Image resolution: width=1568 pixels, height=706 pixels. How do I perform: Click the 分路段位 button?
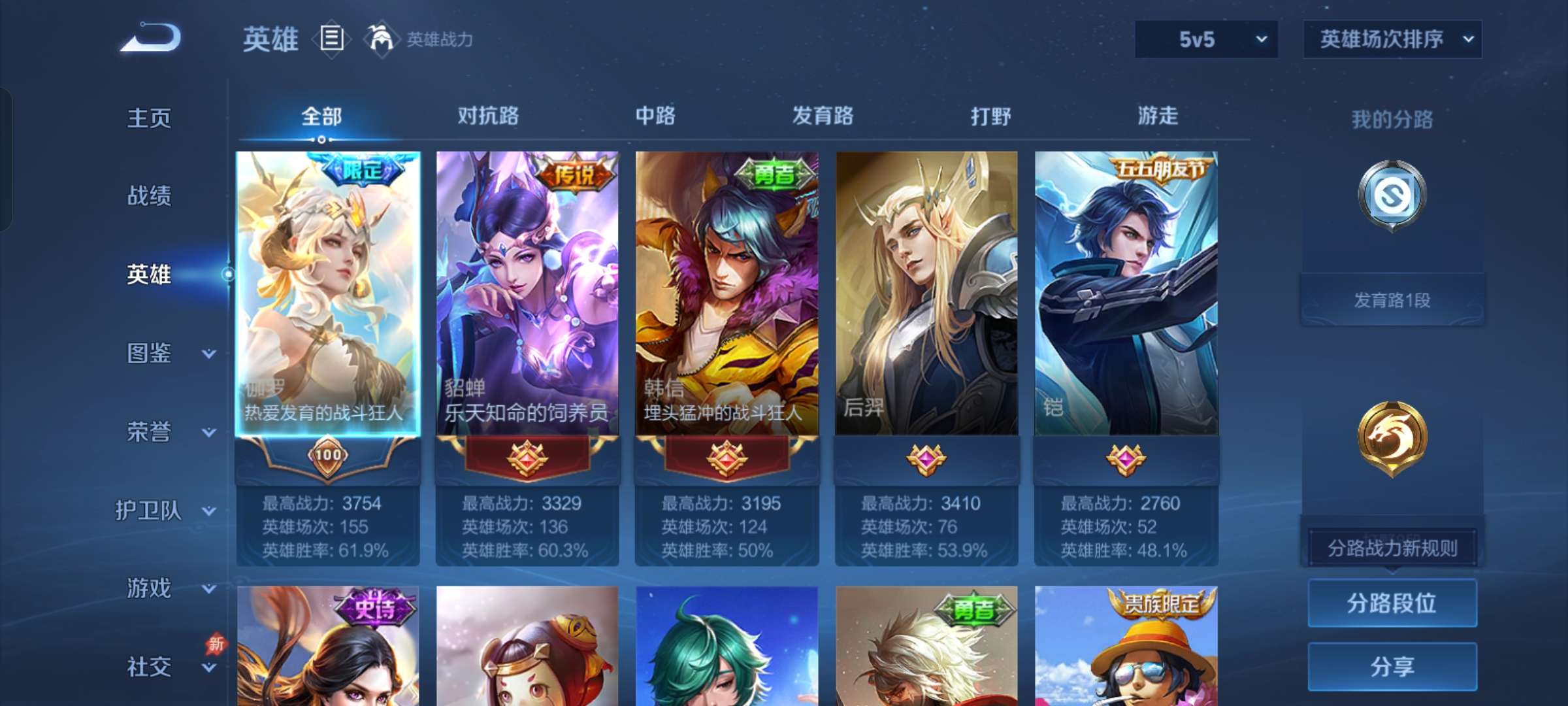coord(1392,603)
